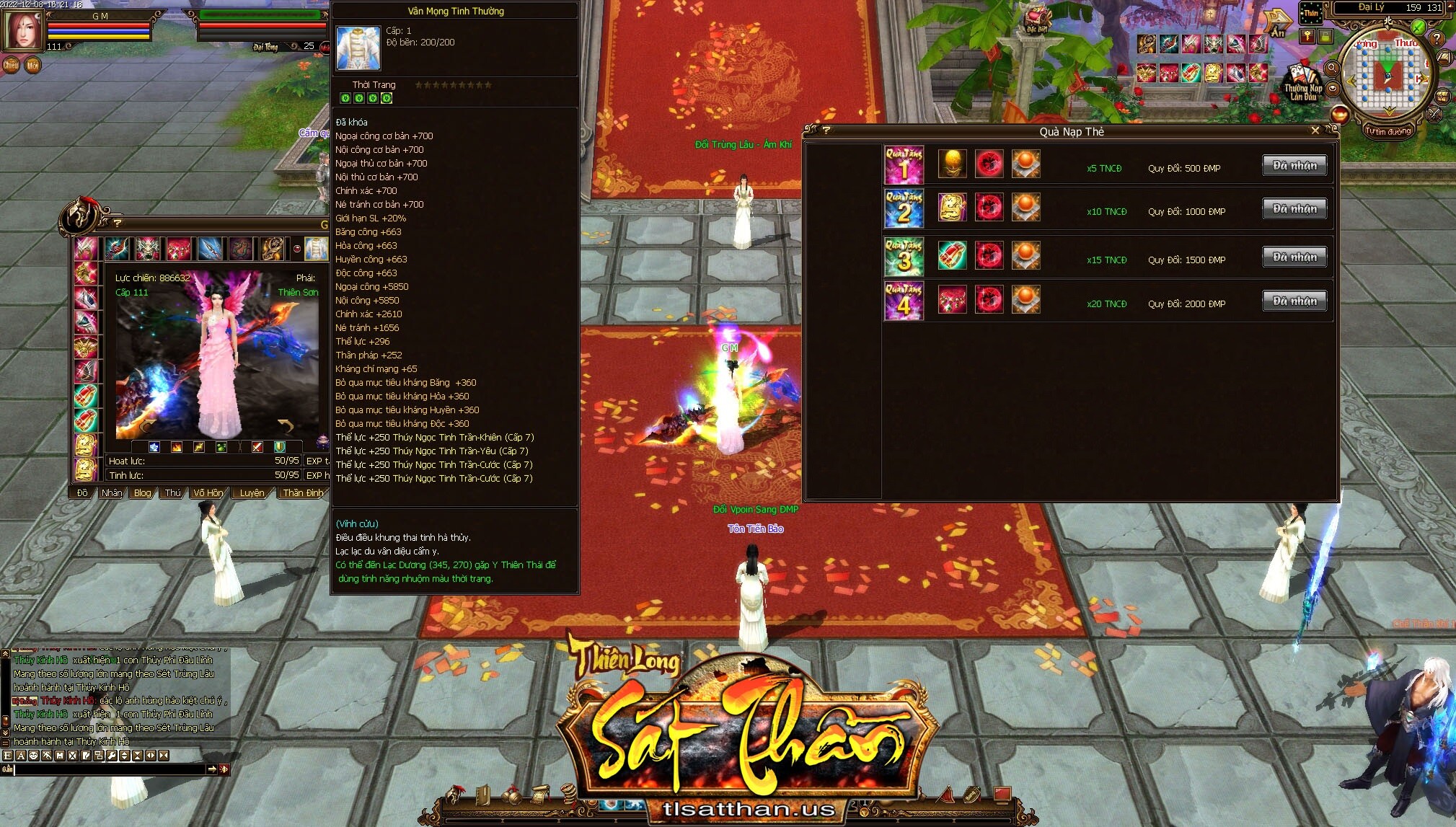Viewport: 1456px width, 827px height.
Task: Click the player portrait in top-left
Action: (23, 30)
